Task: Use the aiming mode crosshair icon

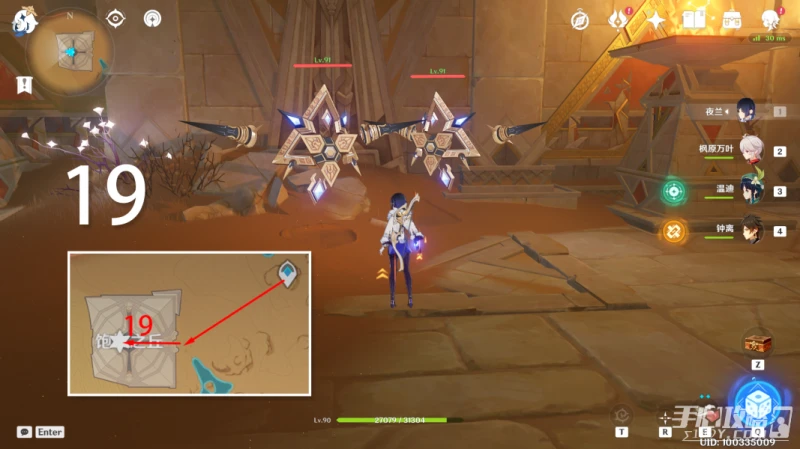Action: coord(665,416)
